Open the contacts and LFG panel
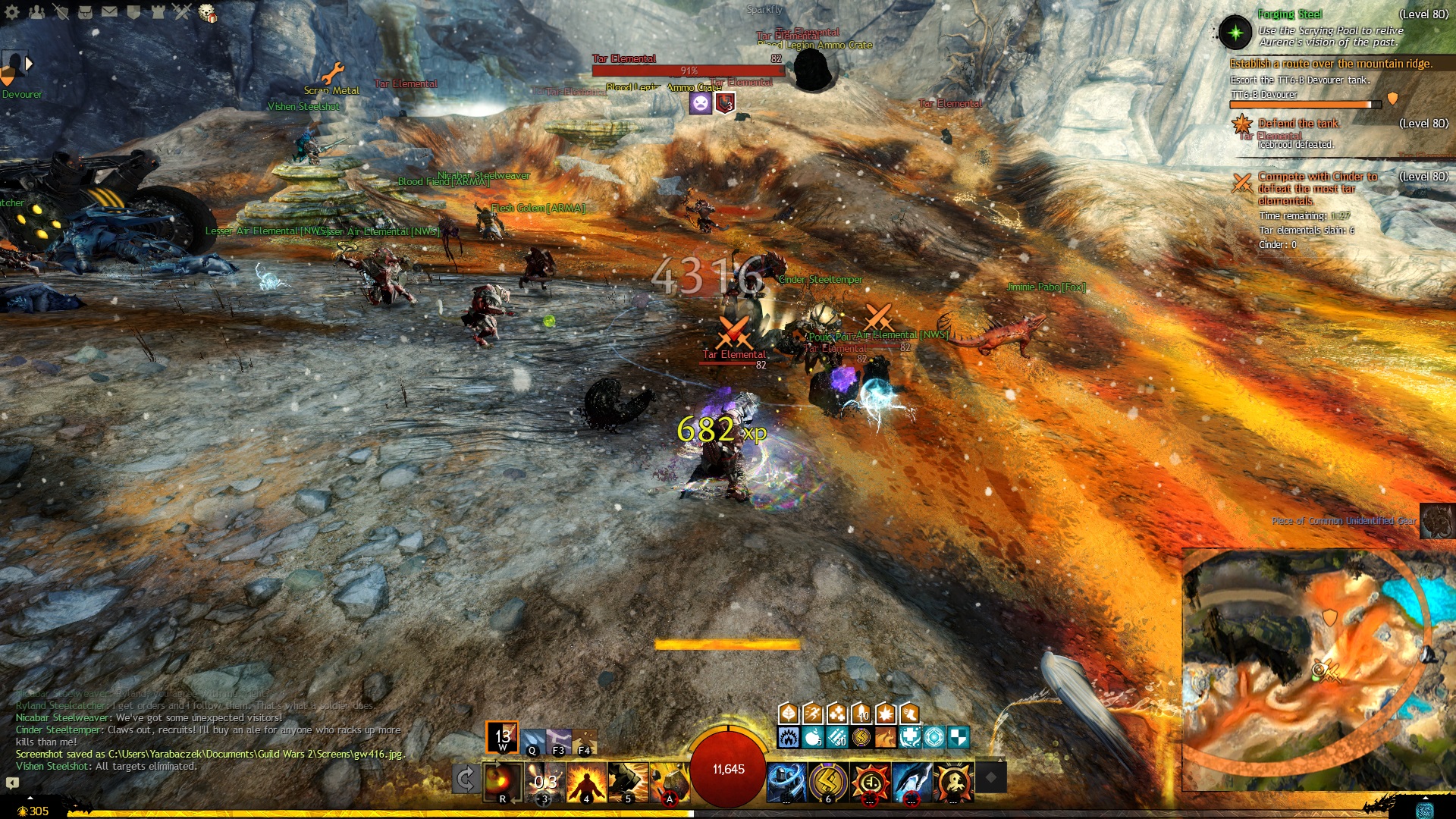Image resolution: width=1456 pixels, height=819 pixels. pos(36,11)
